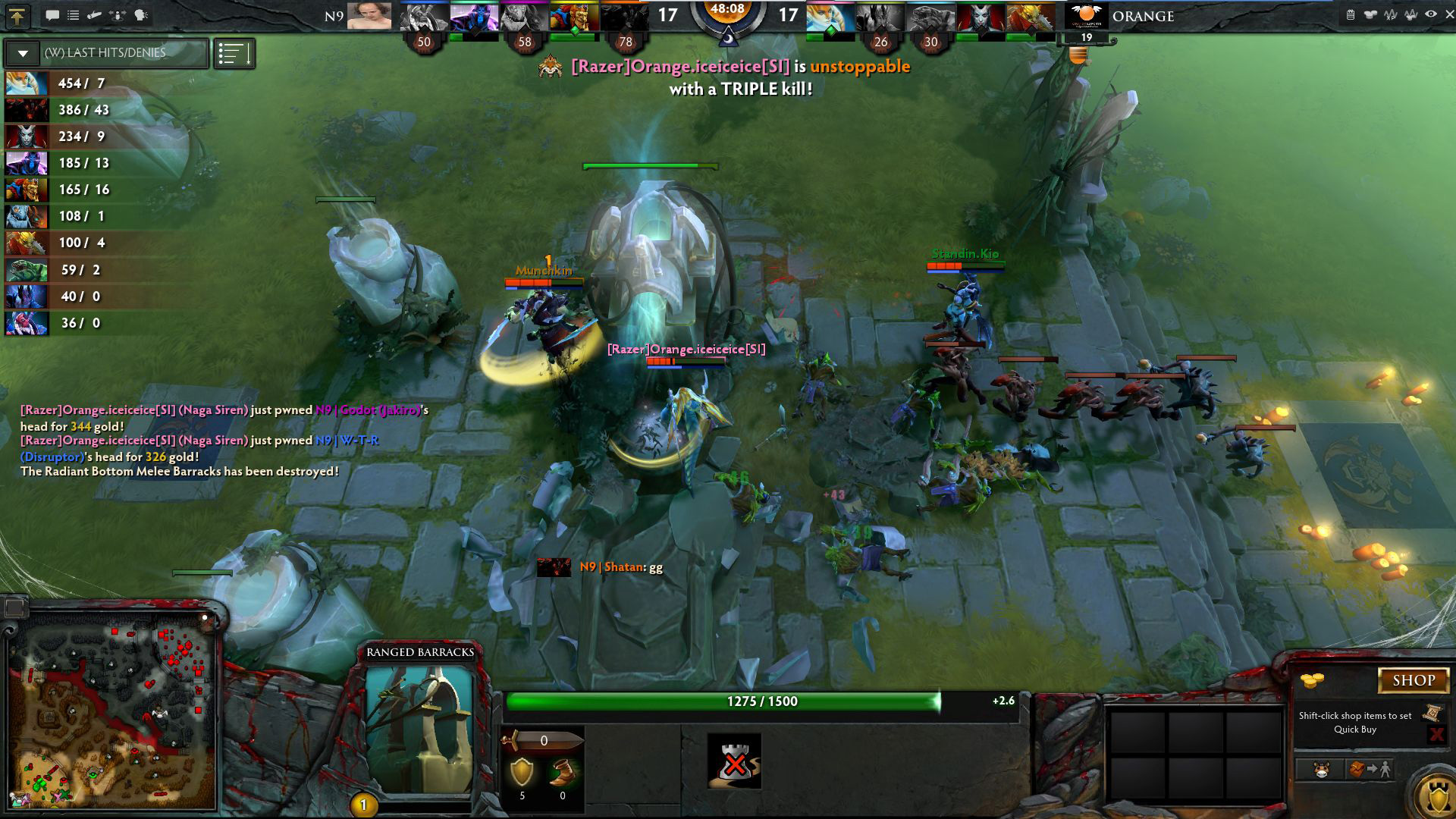Open the dashboard with the arrow button
The image size is (1456, 819).
coord(17,15)
